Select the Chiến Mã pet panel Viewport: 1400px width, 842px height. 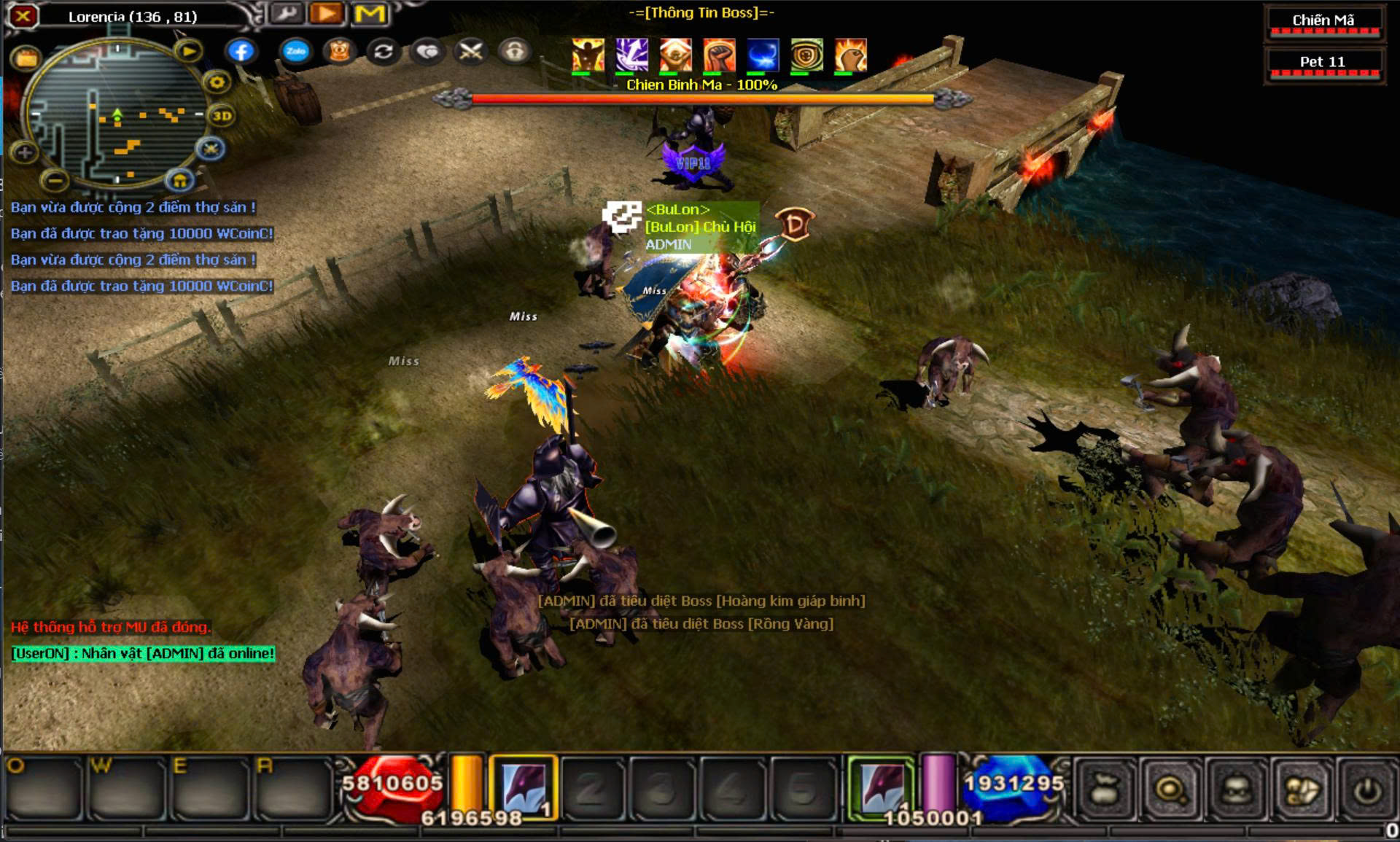coord(1323,21)
